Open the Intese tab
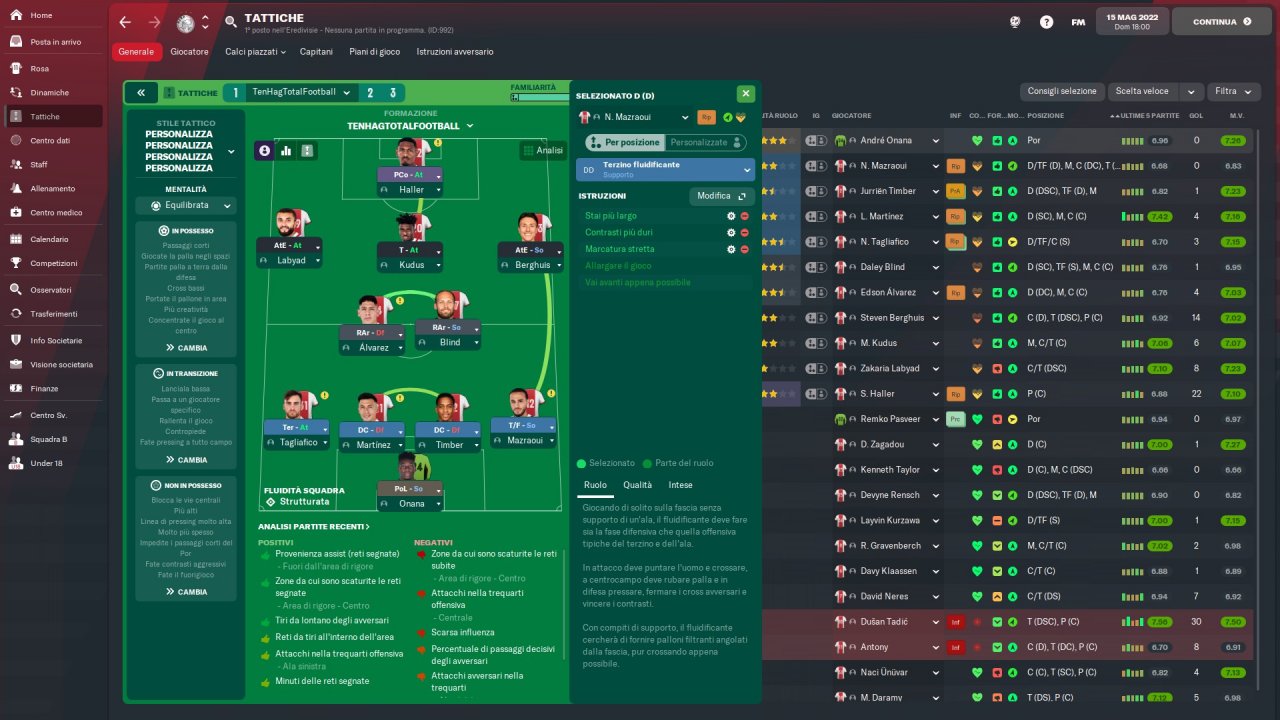 (680, 485)
